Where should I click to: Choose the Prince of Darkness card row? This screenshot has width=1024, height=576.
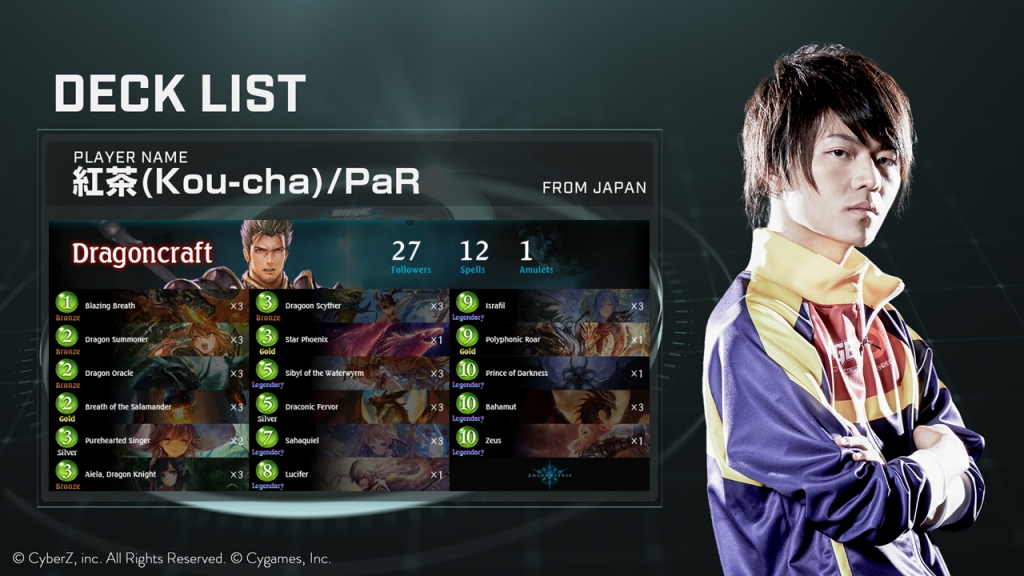coord(550,373)
